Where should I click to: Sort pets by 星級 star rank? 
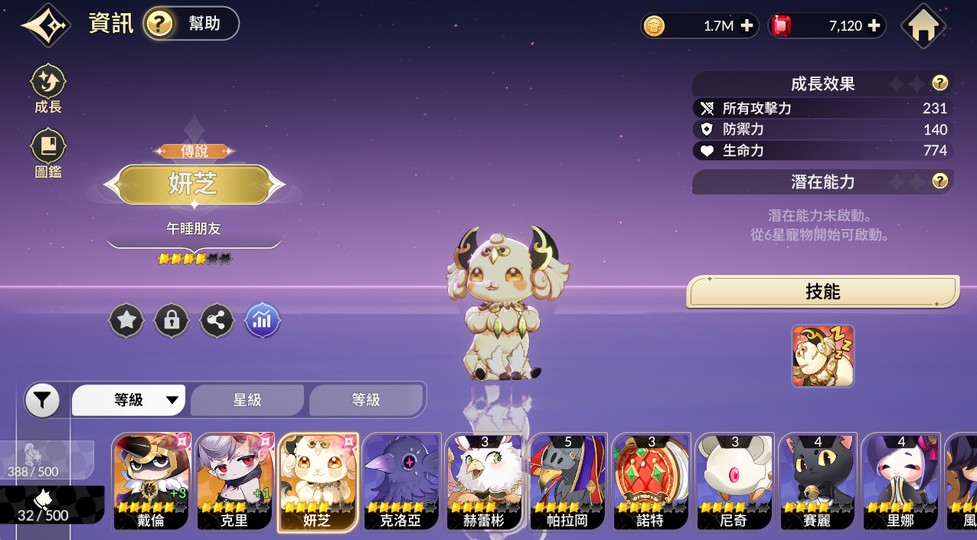247,400
